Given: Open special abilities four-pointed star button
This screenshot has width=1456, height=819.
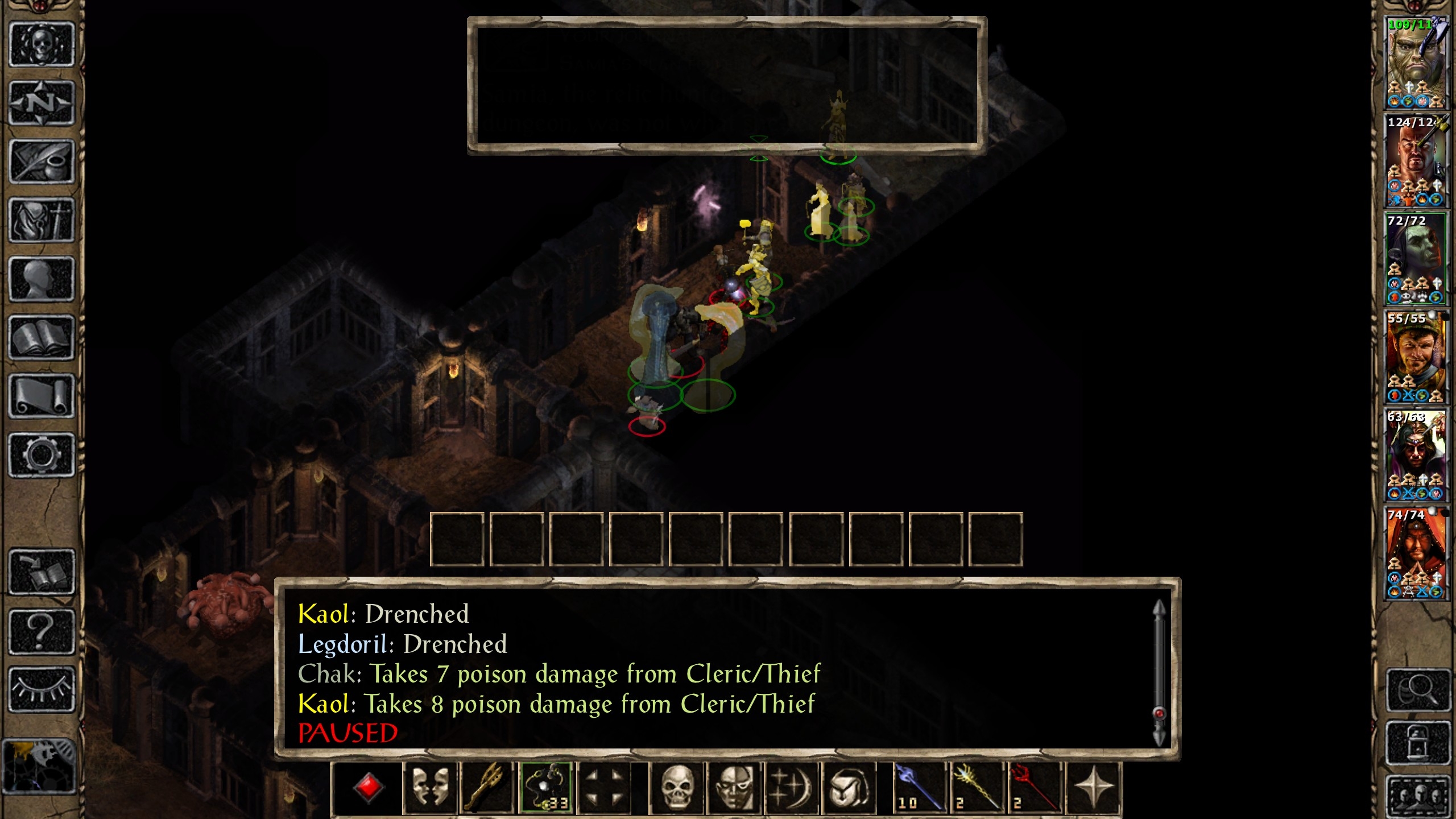Looking at the screenshot, I should point(1093,788).
